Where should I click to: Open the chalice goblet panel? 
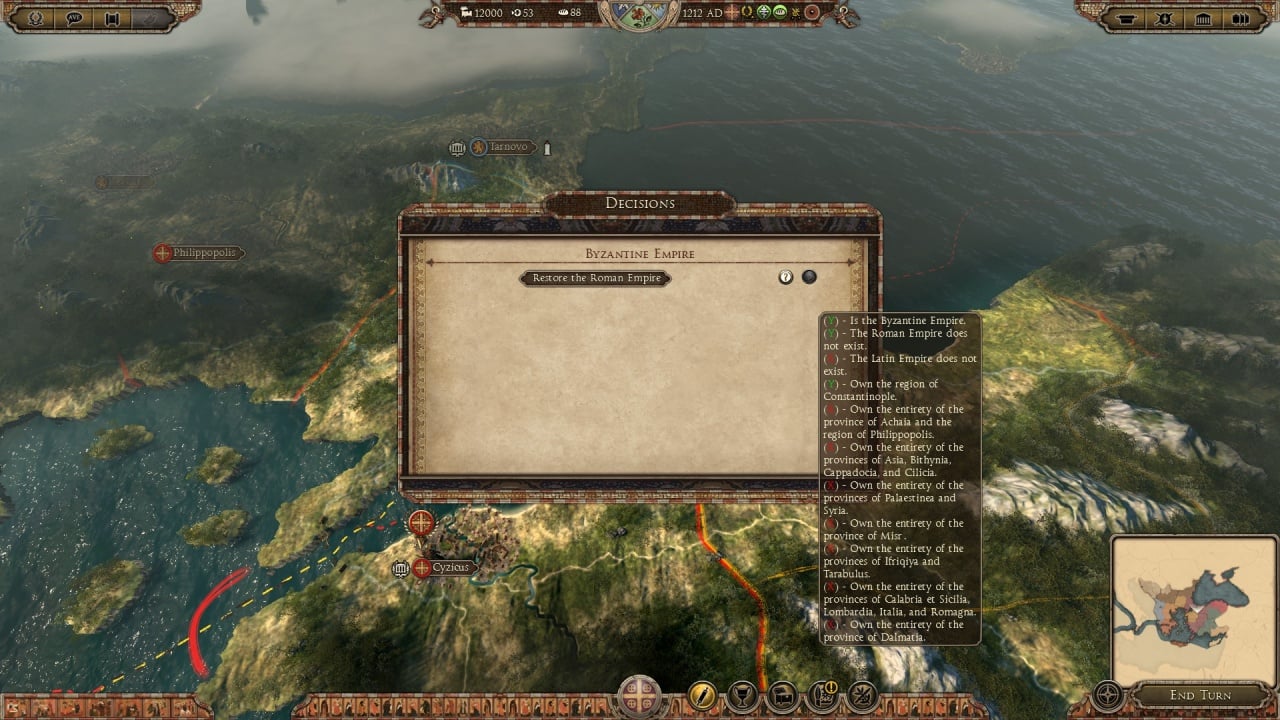click(743, 695)
